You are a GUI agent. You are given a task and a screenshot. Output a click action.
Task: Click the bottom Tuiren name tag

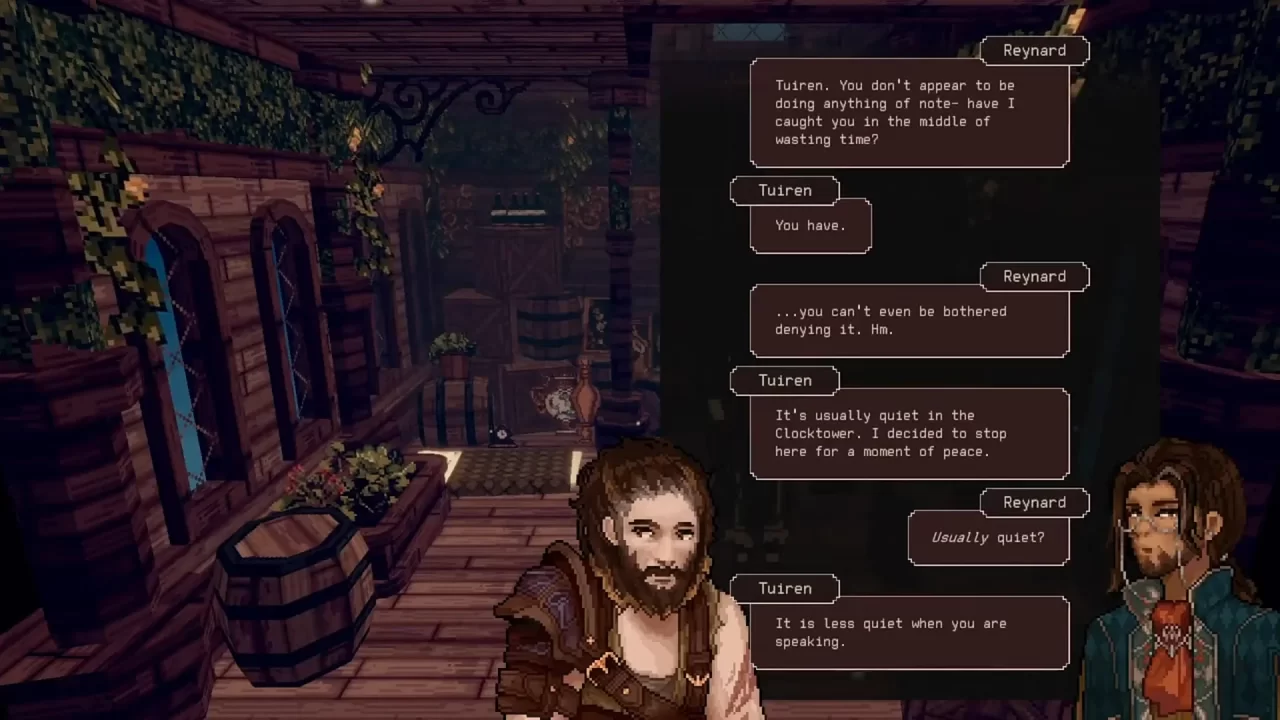[x=785, y=588]
